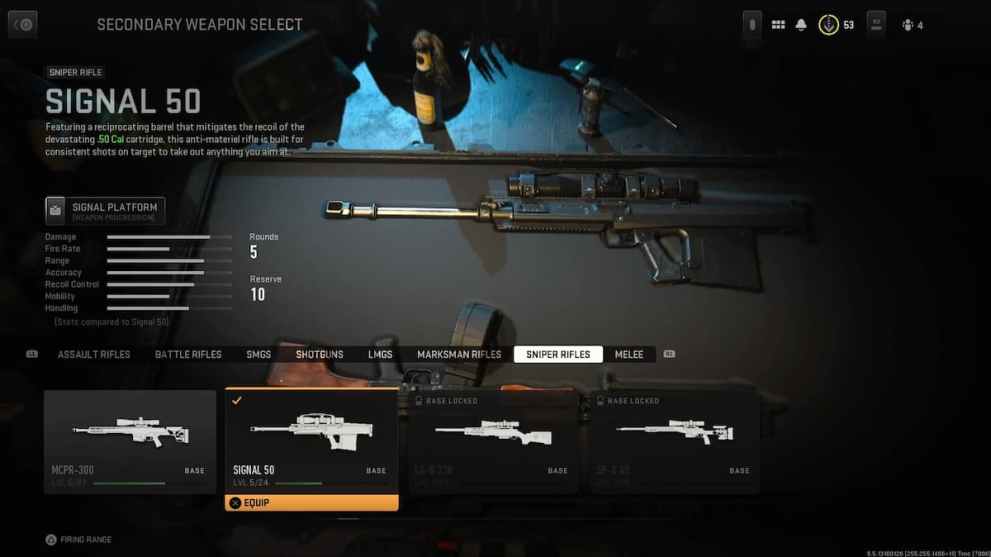Show the SMGs category
Viewport: 991px width, 557px height.
pyautogui.click(x=259, y=355)
